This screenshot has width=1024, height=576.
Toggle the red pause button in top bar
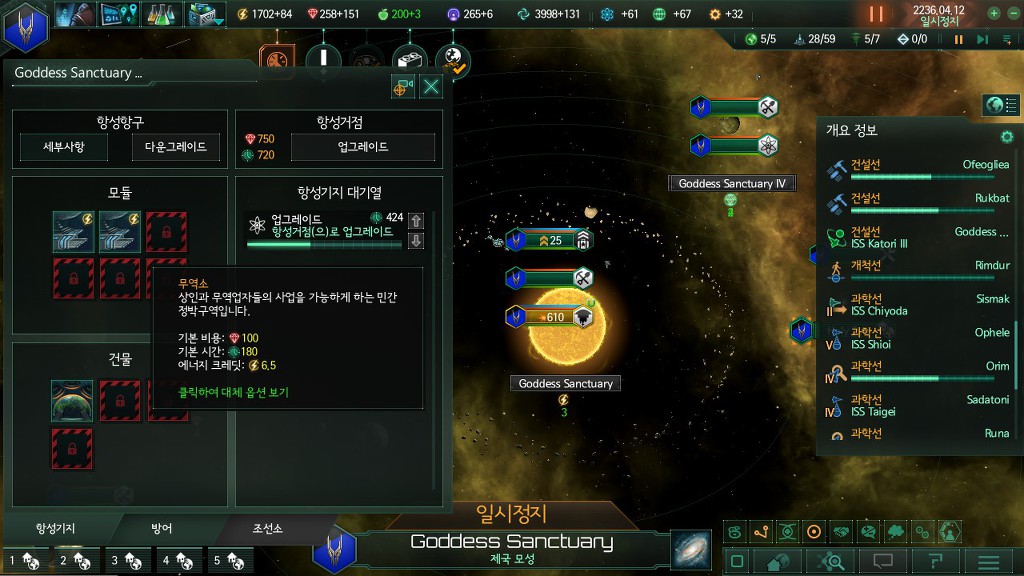[x=876, y=14]
